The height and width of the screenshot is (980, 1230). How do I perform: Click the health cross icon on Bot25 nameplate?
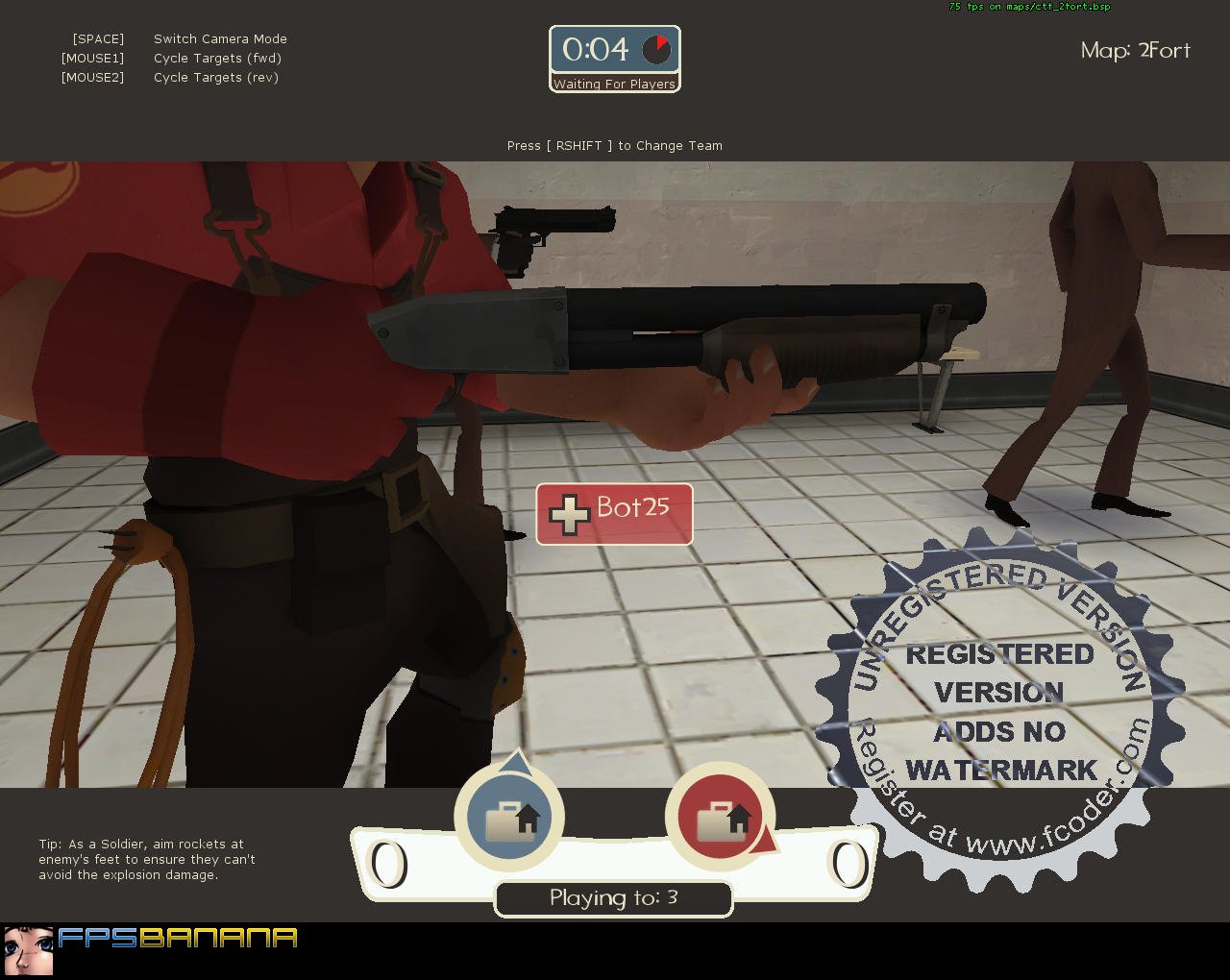(571, 514)
